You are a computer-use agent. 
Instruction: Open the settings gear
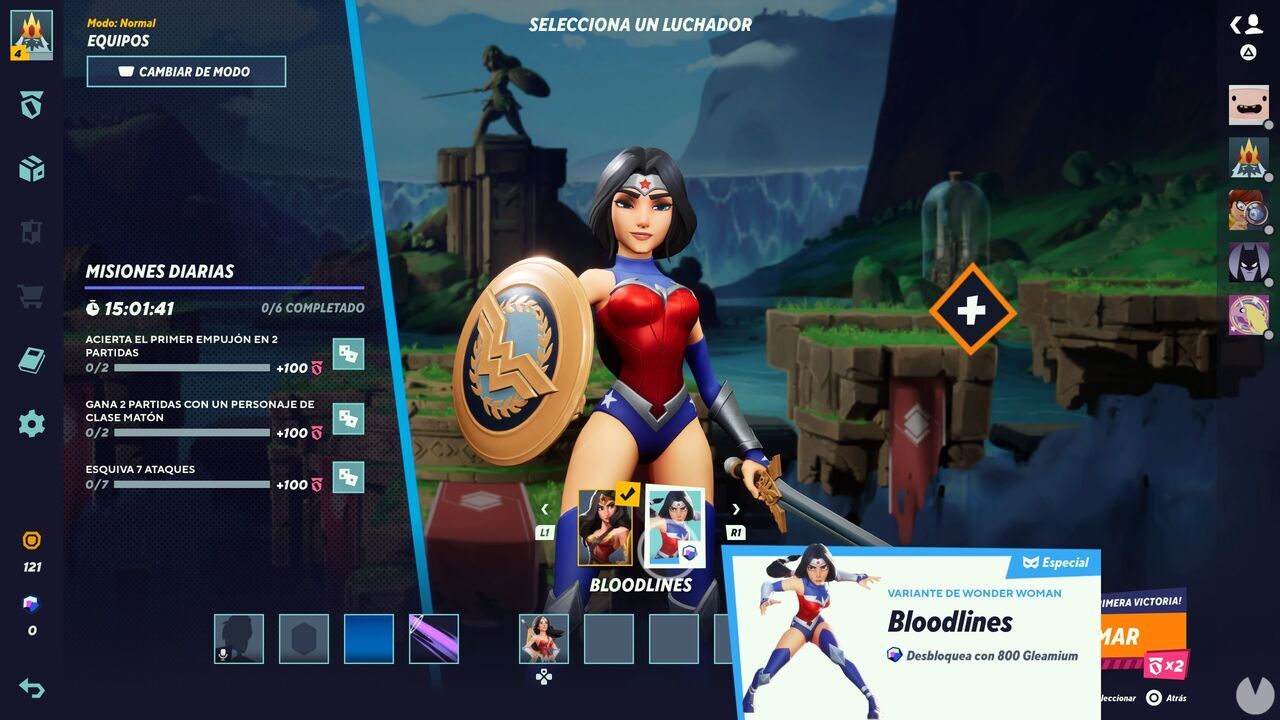click(x=30, y=424)
